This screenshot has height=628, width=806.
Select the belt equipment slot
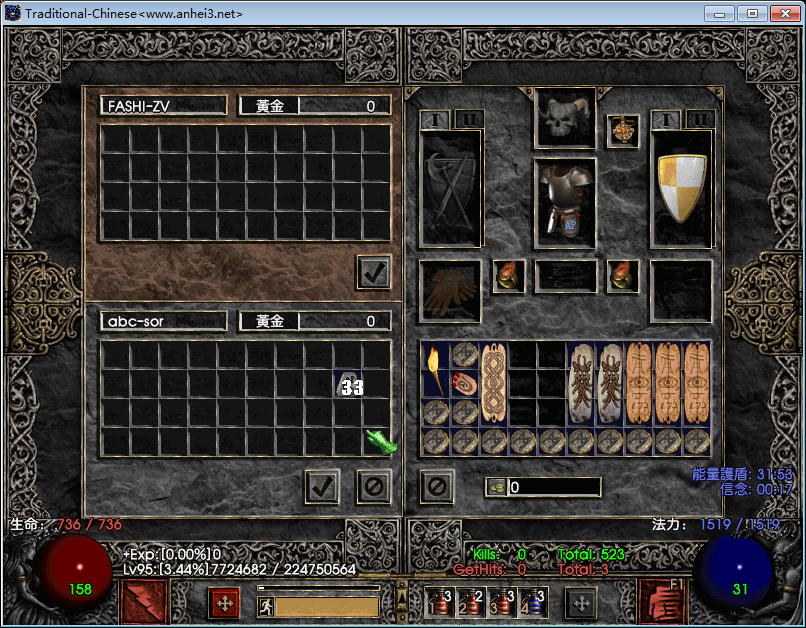(x=565, y=276)
